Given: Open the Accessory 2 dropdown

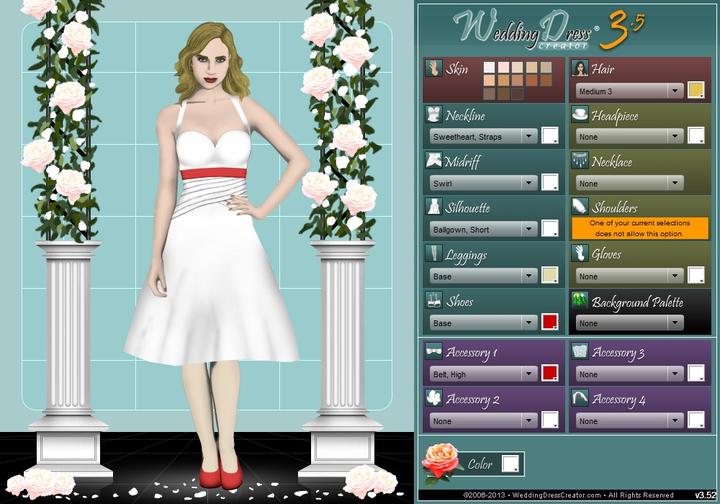Looking at the screenshot, I should click(482, 420).
